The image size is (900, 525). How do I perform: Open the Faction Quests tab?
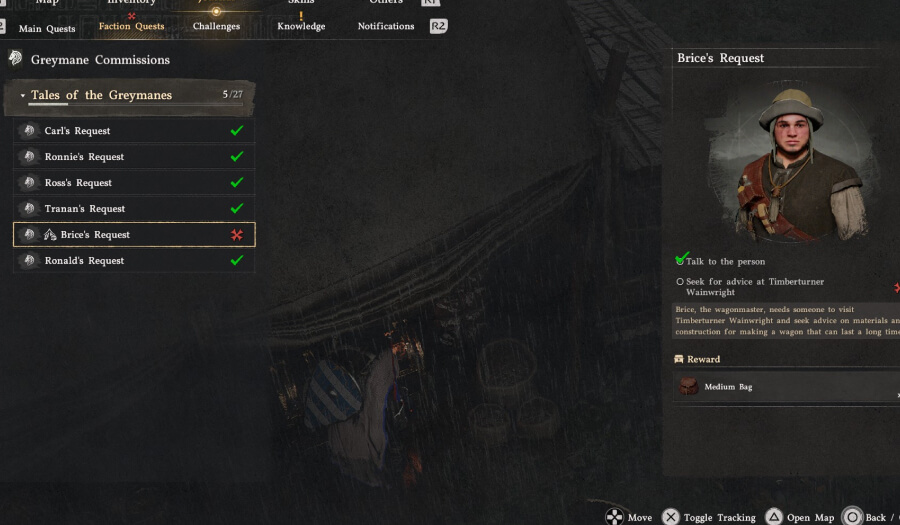131,27
